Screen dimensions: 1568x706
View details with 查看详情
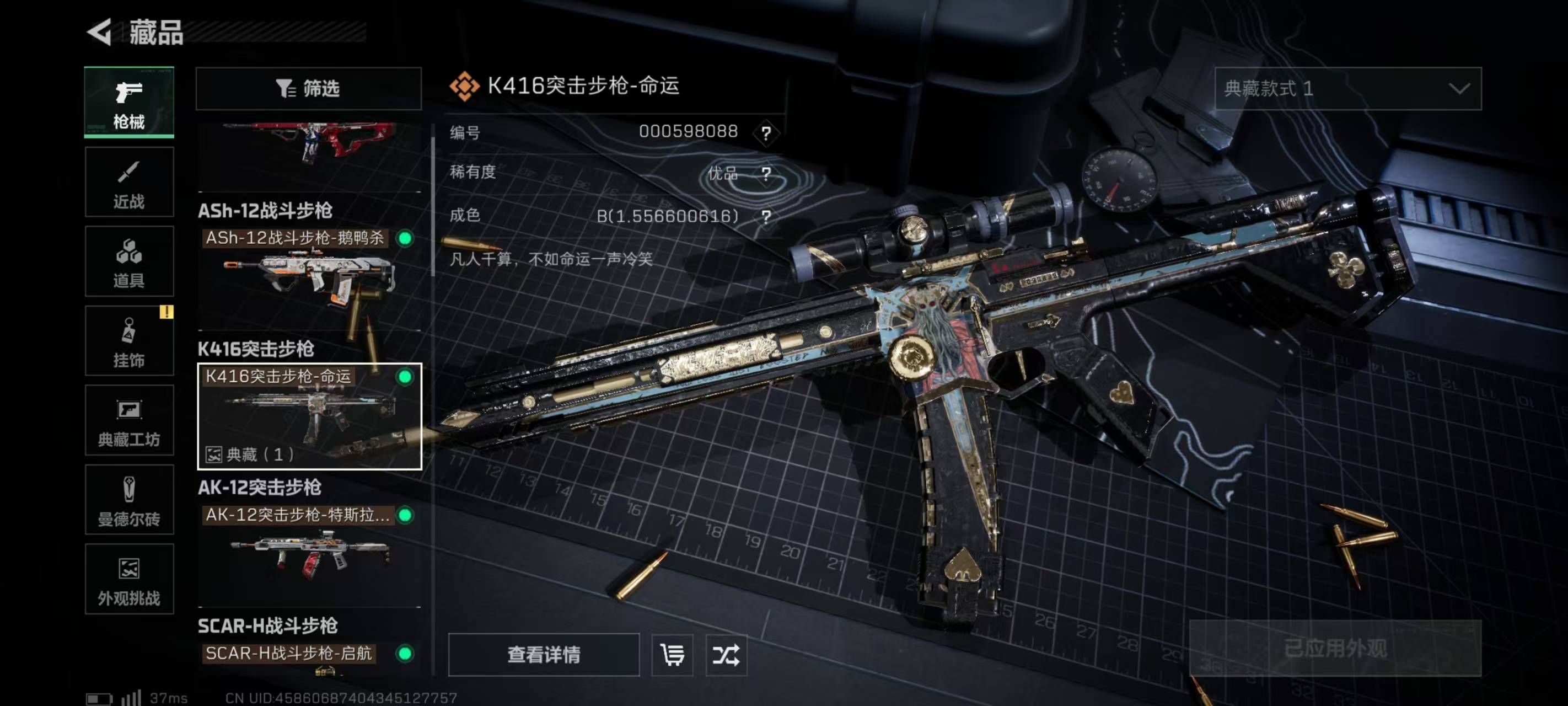pos(544,655)
